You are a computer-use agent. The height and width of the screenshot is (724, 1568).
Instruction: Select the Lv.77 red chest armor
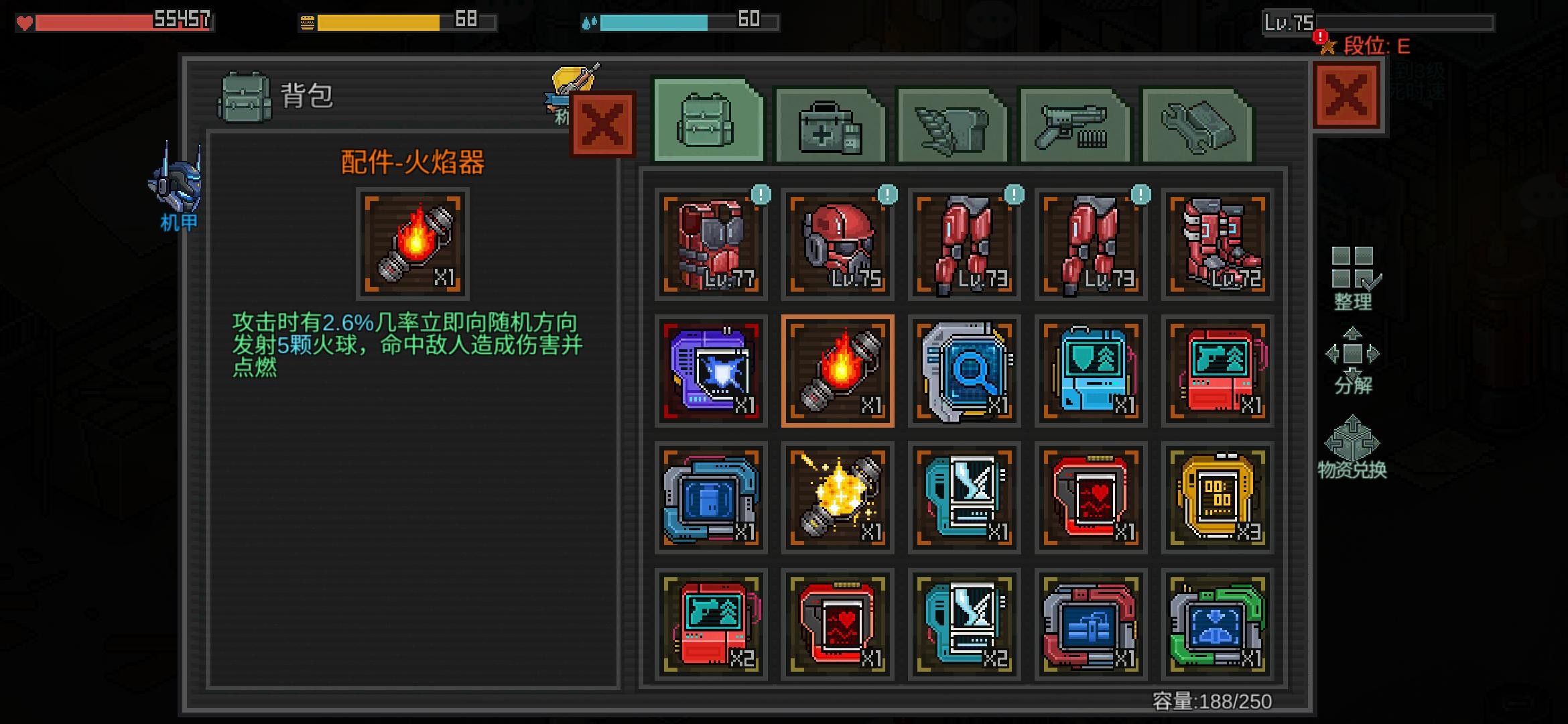710,244
